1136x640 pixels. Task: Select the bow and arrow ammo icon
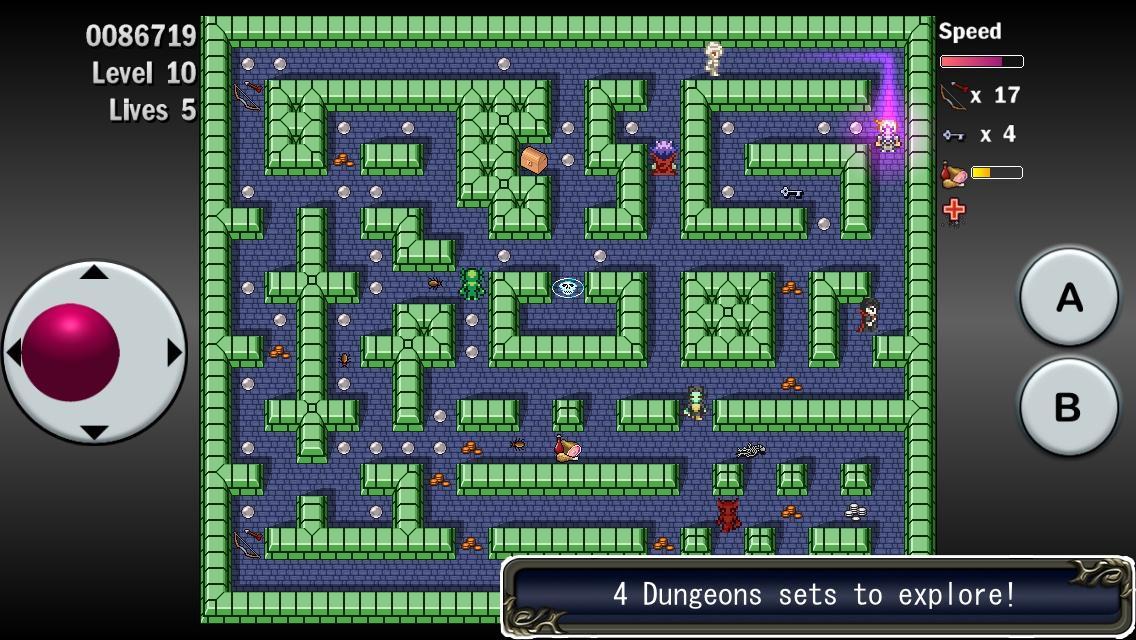[x=953, y=96]
